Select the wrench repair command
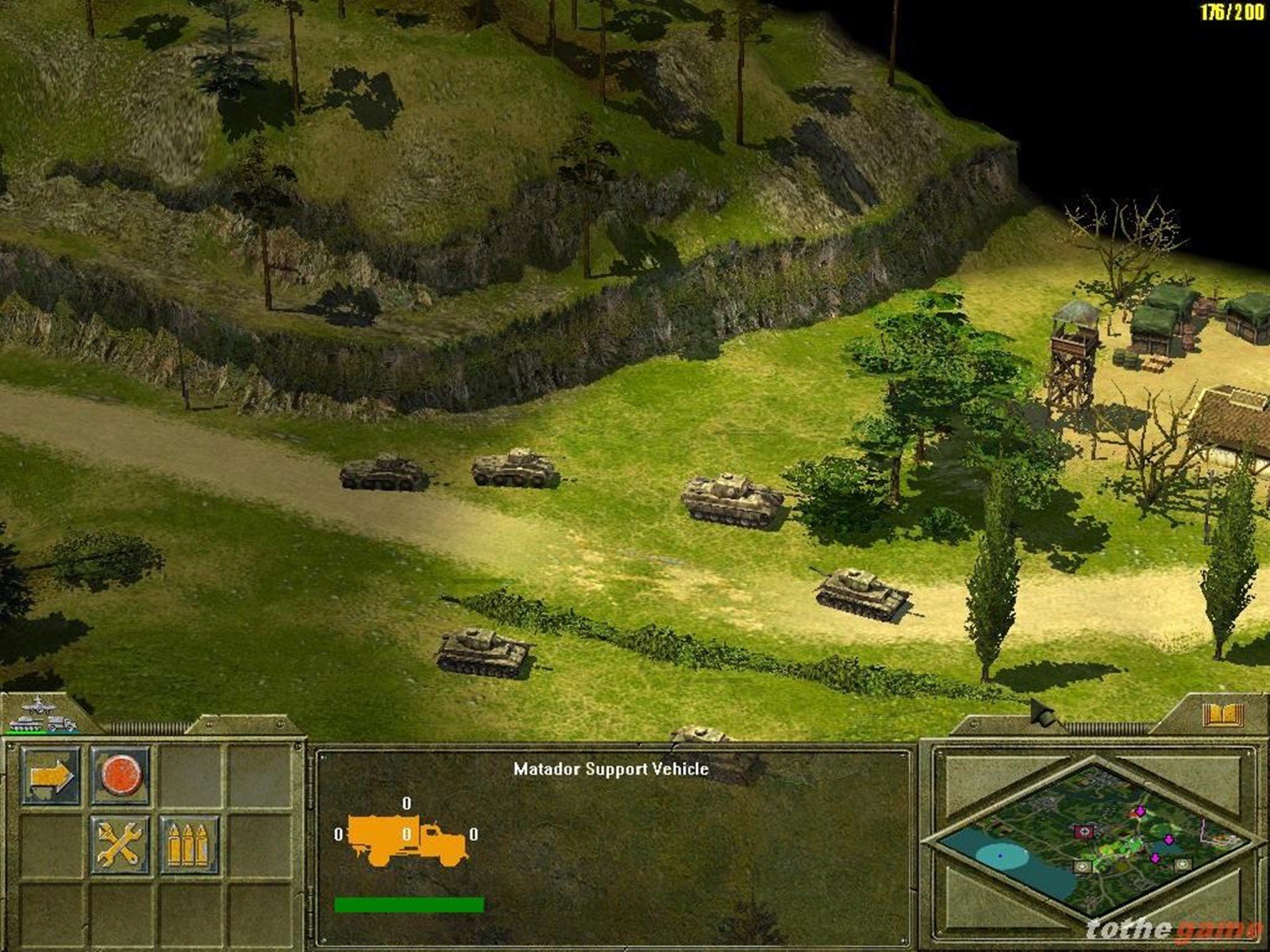Viewport: 1270px width, 952px height. 120,844
